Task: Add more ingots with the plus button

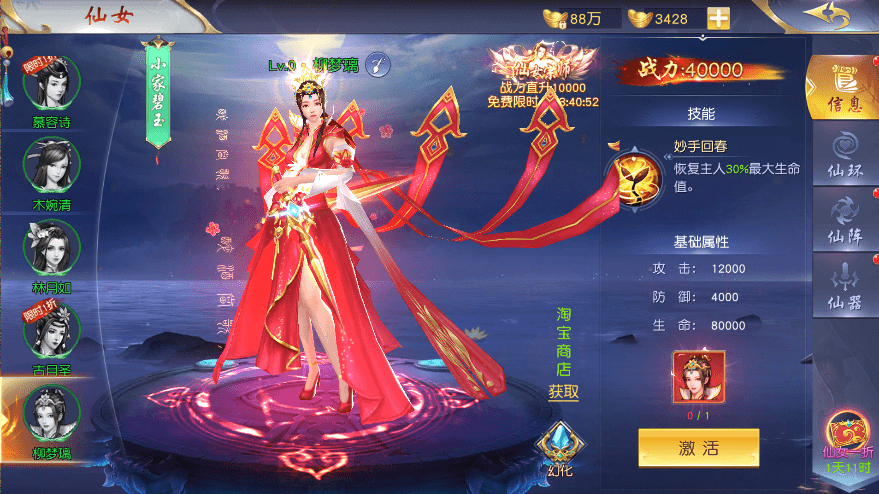Action: (718, 18)
